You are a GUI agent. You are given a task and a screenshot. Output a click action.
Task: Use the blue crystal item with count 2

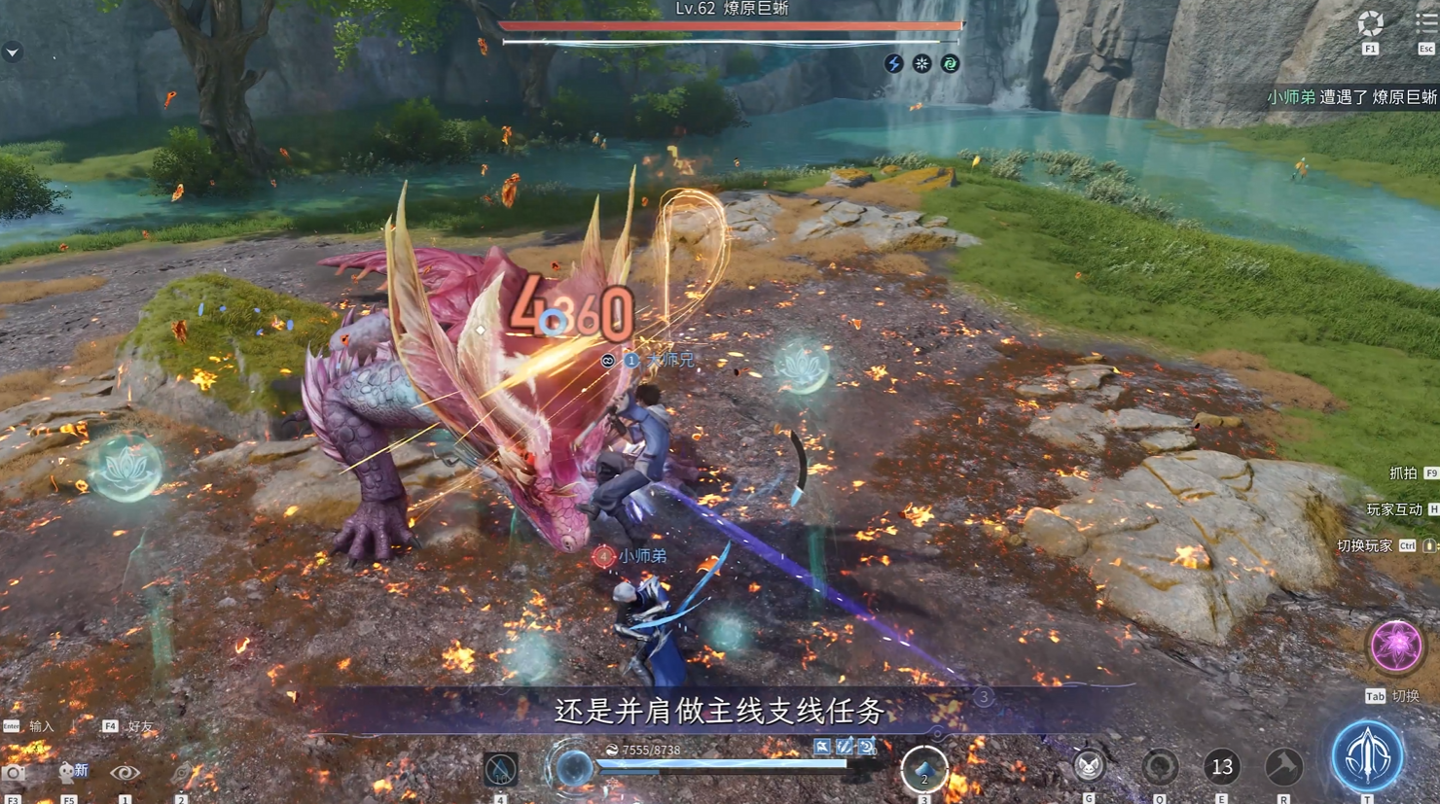coord(924,770)
